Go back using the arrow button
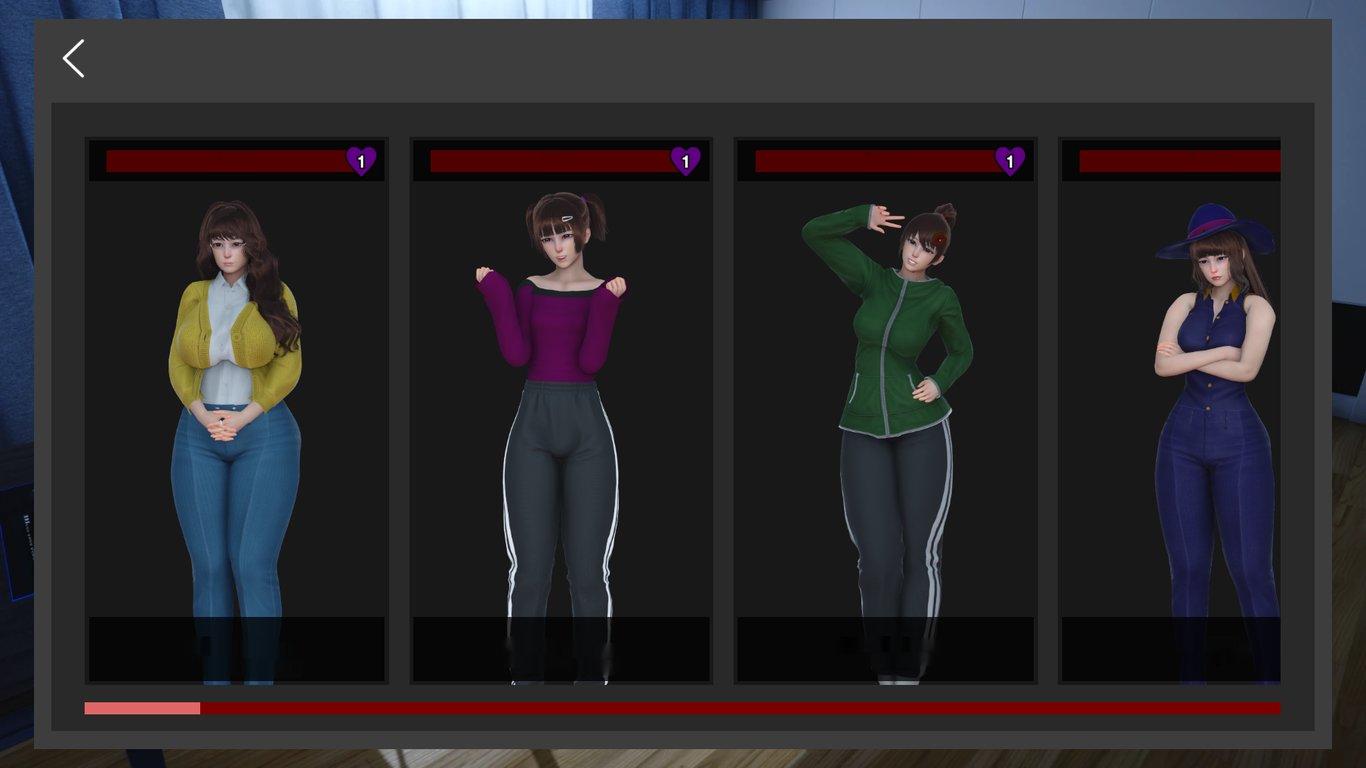 (x=74, y=59)
